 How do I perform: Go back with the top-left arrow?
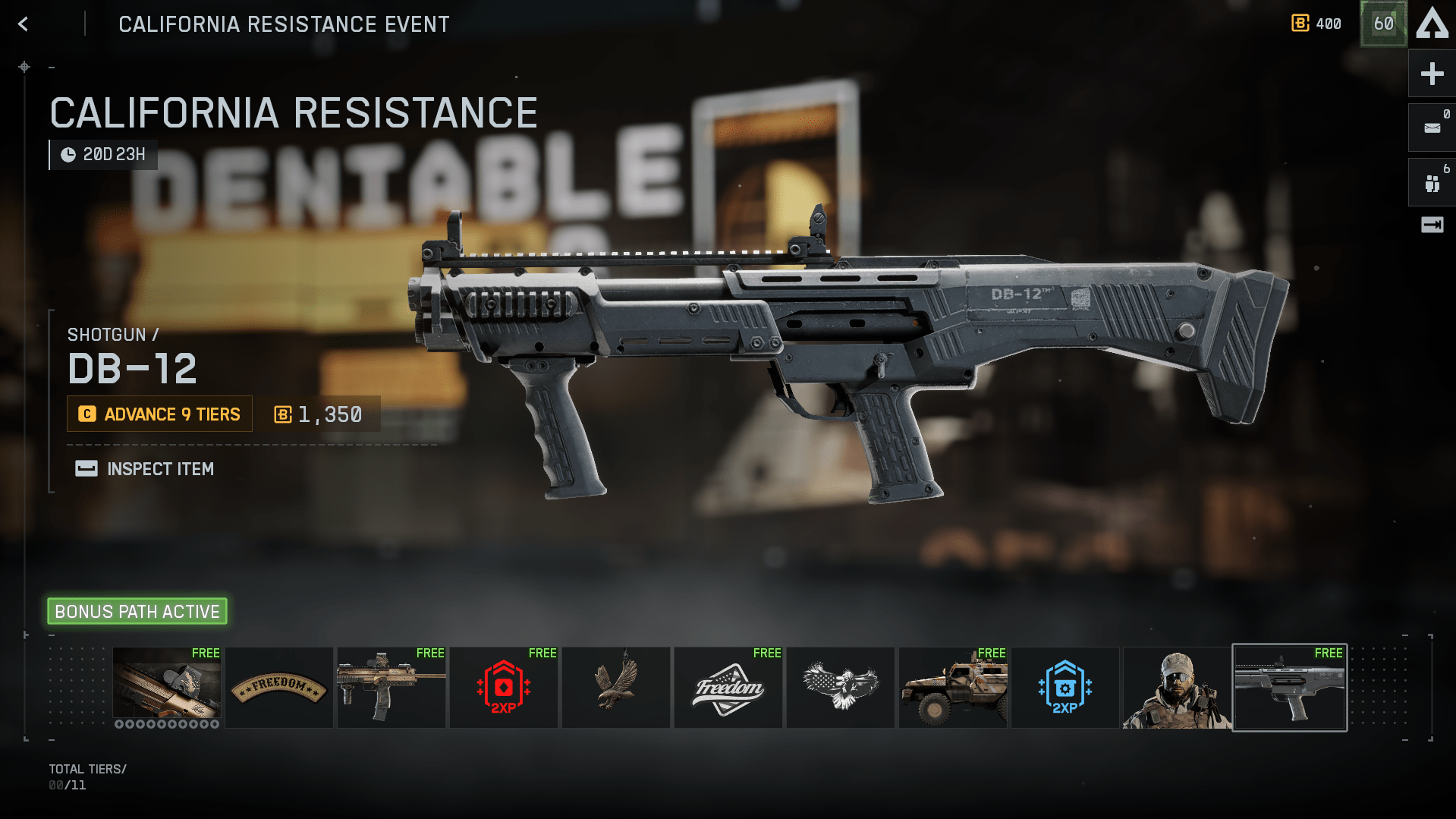pos(24,24)
